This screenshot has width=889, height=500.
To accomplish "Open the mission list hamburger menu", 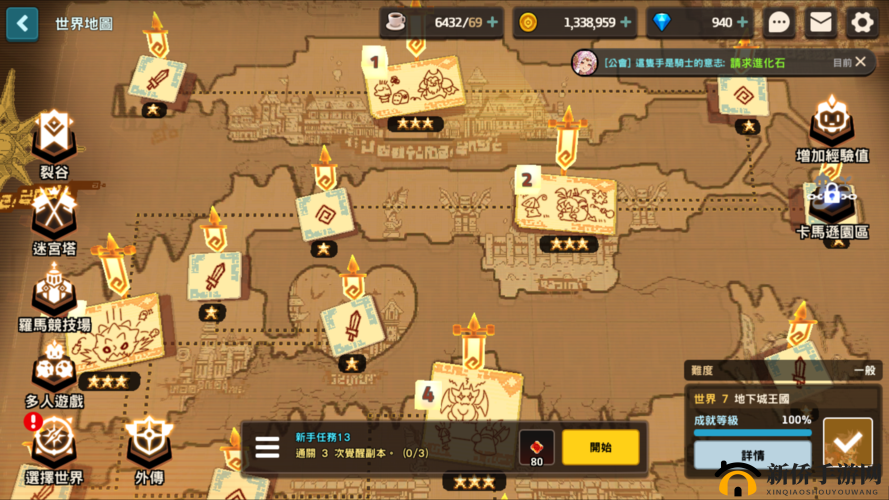I will [x=267, y=447].
